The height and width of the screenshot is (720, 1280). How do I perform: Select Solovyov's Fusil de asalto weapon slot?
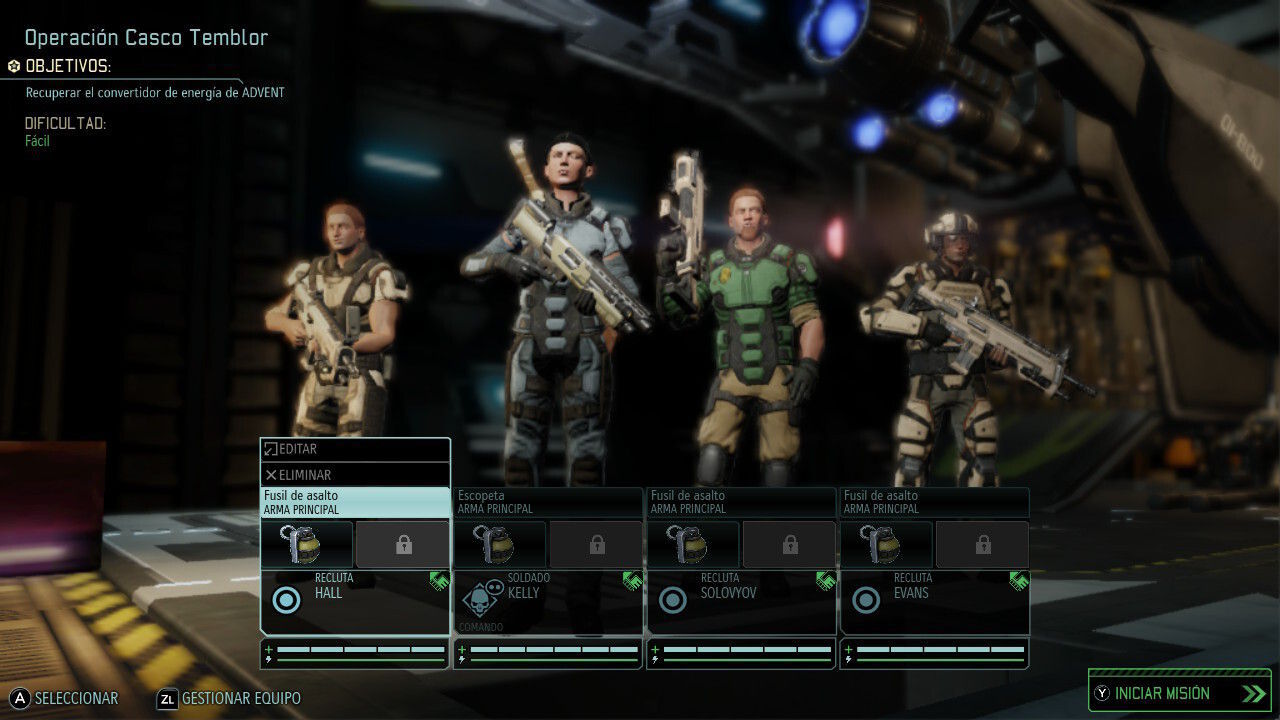pyautogui.click(x=741, y=502)
